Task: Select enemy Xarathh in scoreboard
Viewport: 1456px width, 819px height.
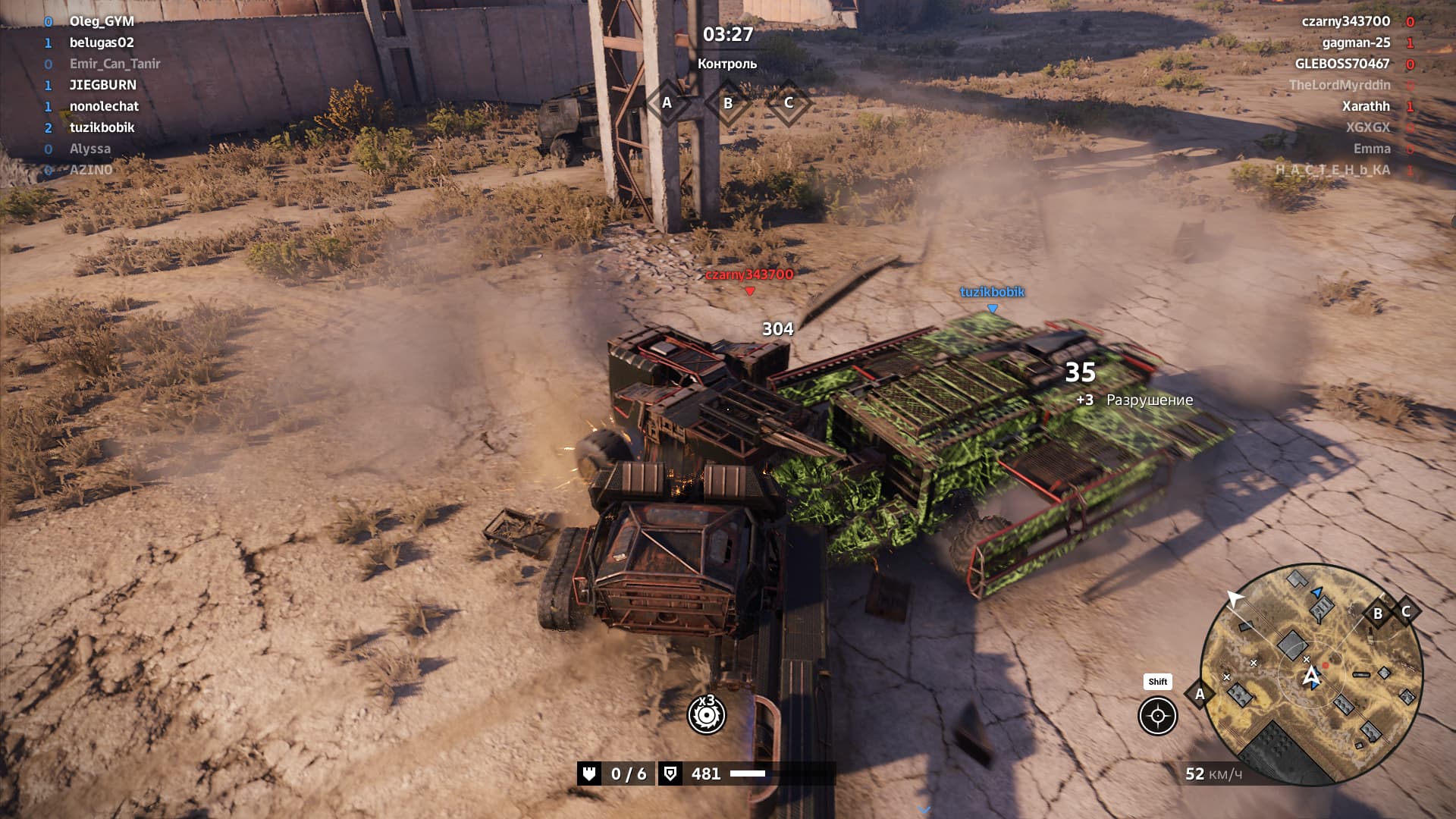Action: click(1366, 106)
